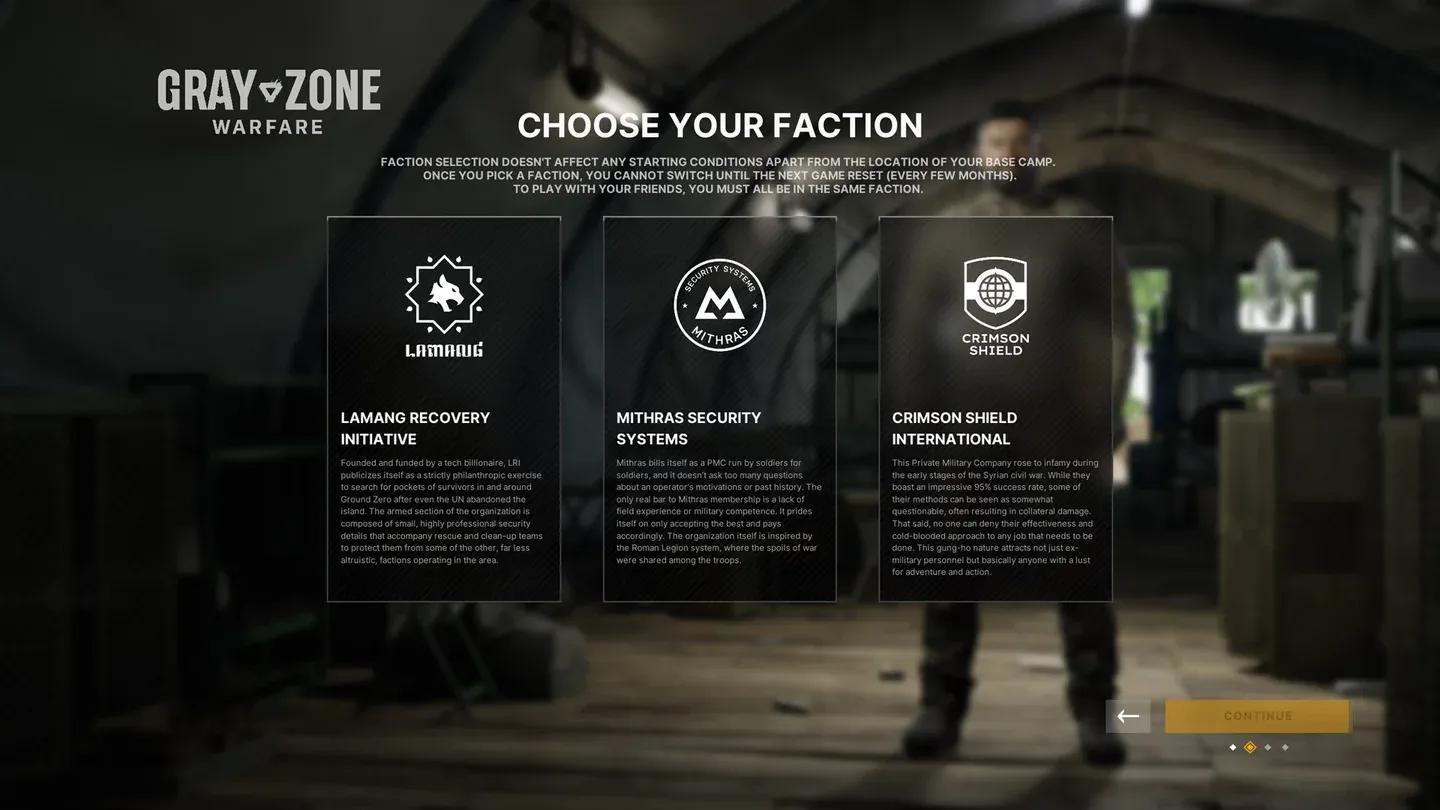Jump to the first setup step diamond
Screen dimensions: 1440x810
1233,747
